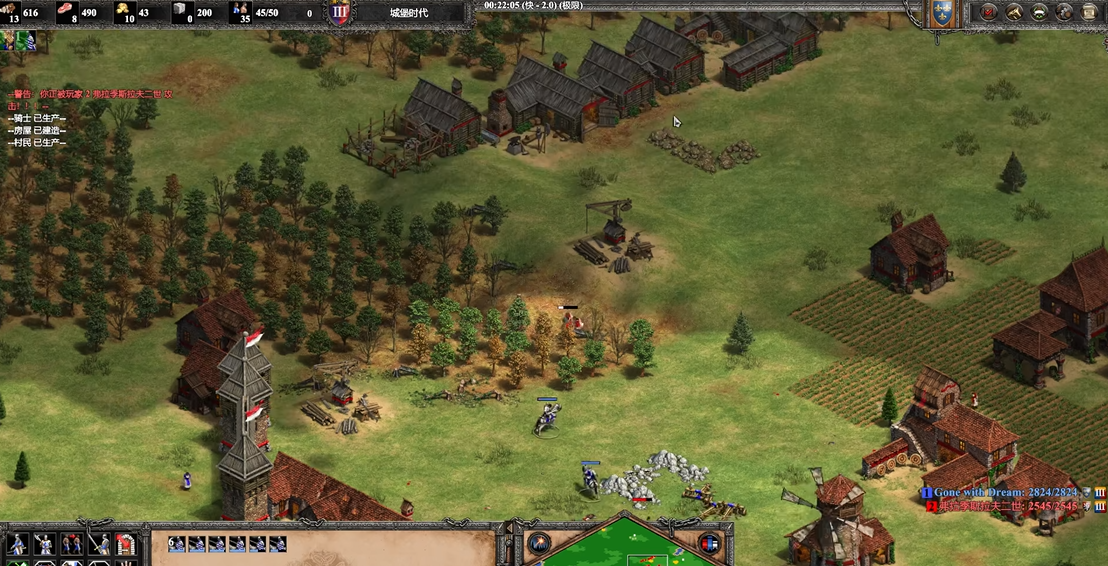Select the first knight portrait marked 6
1108x566 pixels.
tap(178, 544)
